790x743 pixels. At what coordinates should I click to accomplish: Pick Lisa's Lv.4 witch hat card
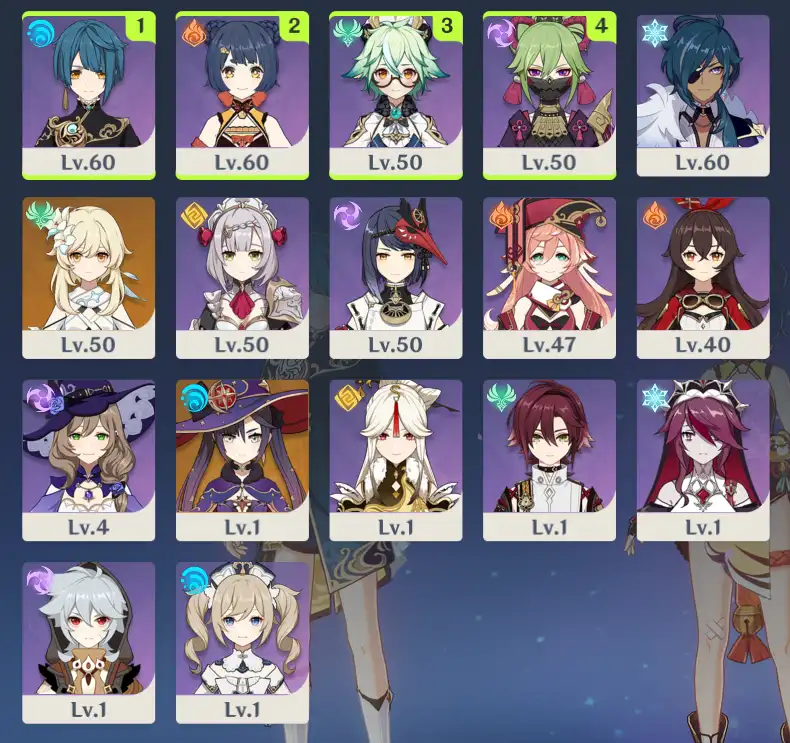pyautogui.click(x=88, y=460)
